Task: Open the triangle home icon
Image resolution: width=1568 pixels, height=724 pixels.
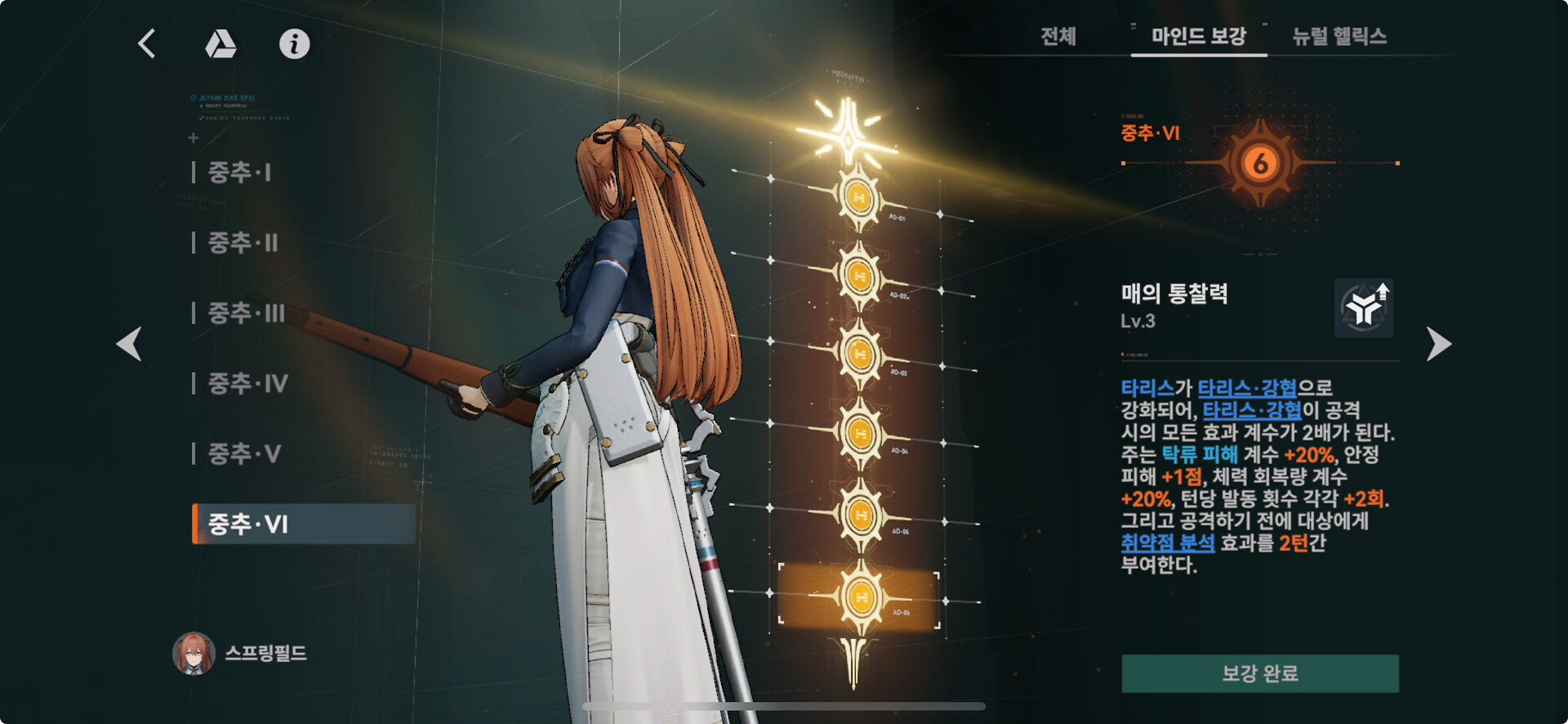Action: 220,44
